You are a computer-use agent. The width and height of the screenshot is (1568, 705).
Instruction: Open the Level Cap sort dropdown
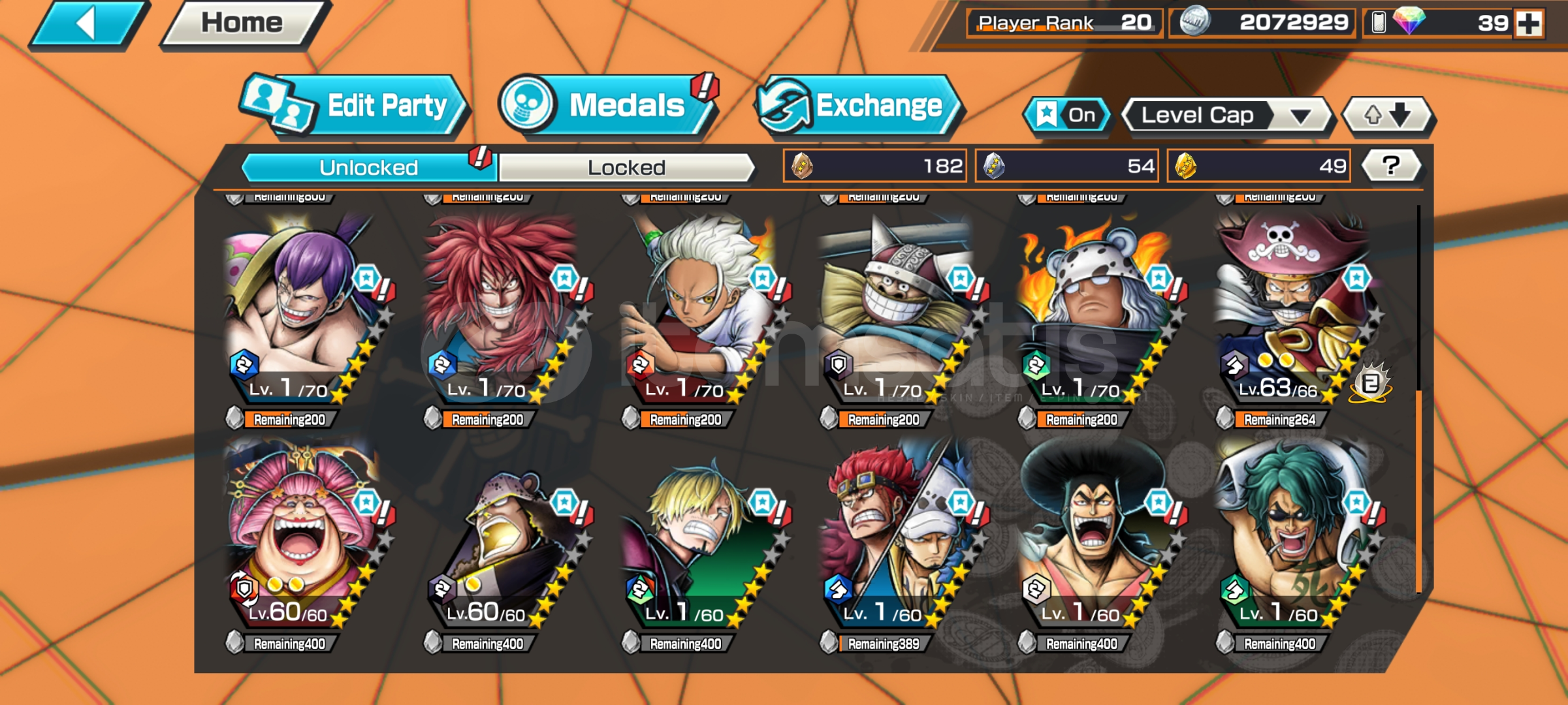click(x=1226, y=116)
